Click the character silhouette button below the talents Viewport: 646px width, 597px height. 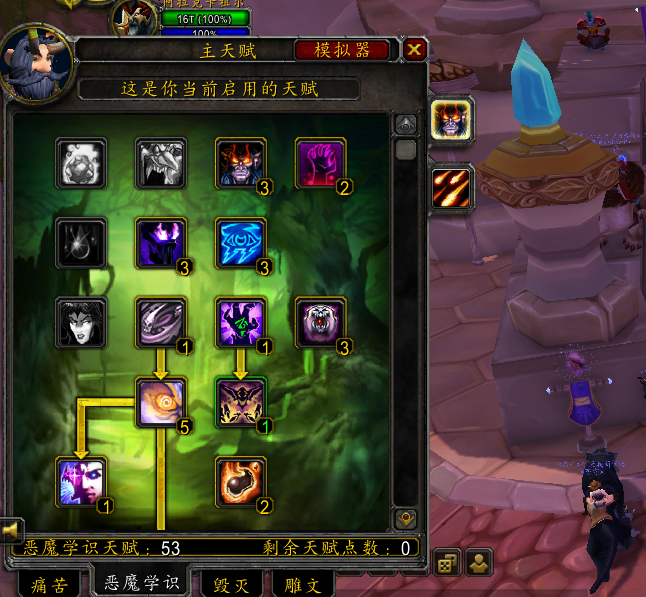click(479, 564)
